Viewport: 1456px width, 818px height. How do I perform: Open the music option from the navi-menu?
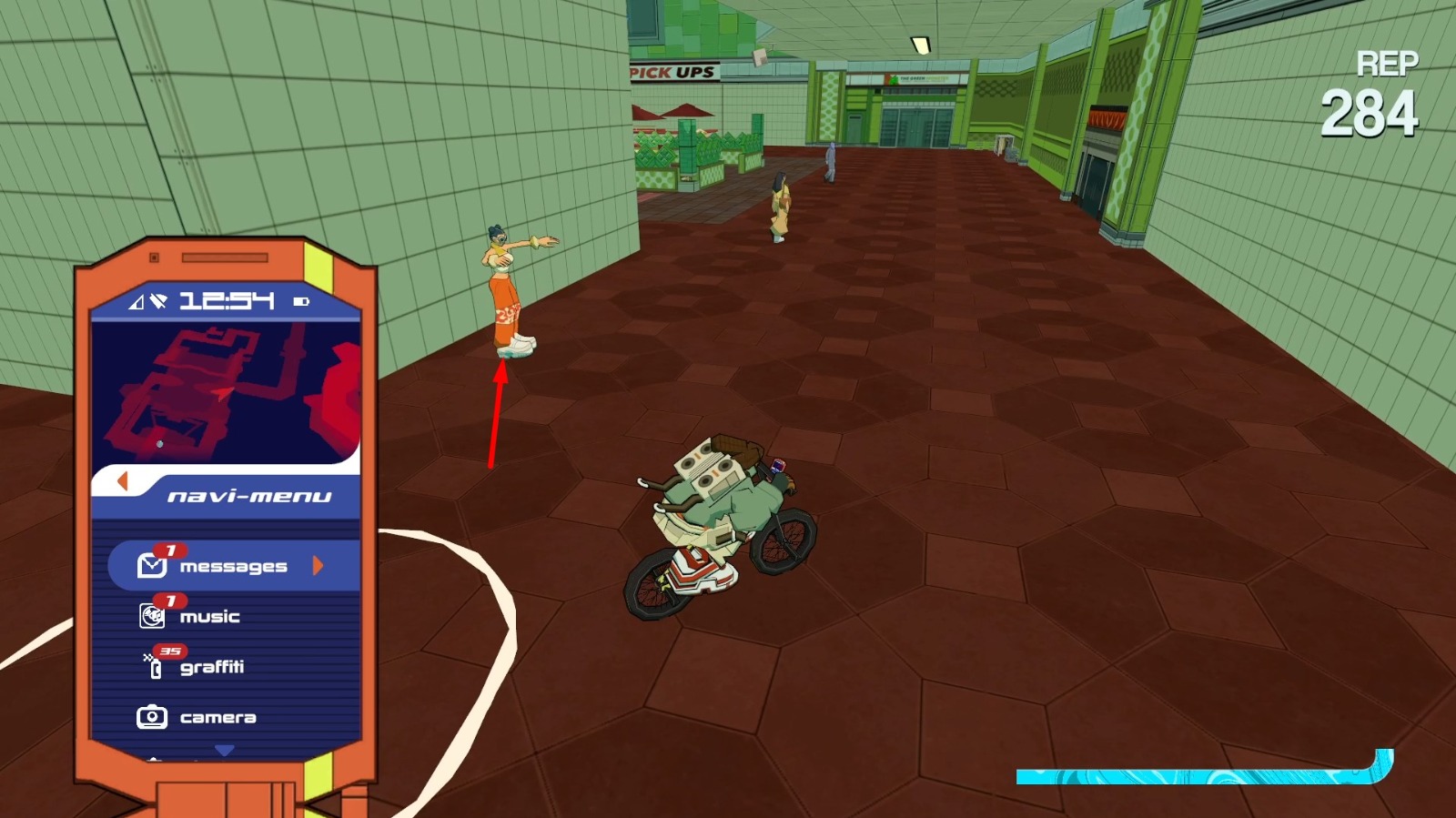click(x=211, y=616)
